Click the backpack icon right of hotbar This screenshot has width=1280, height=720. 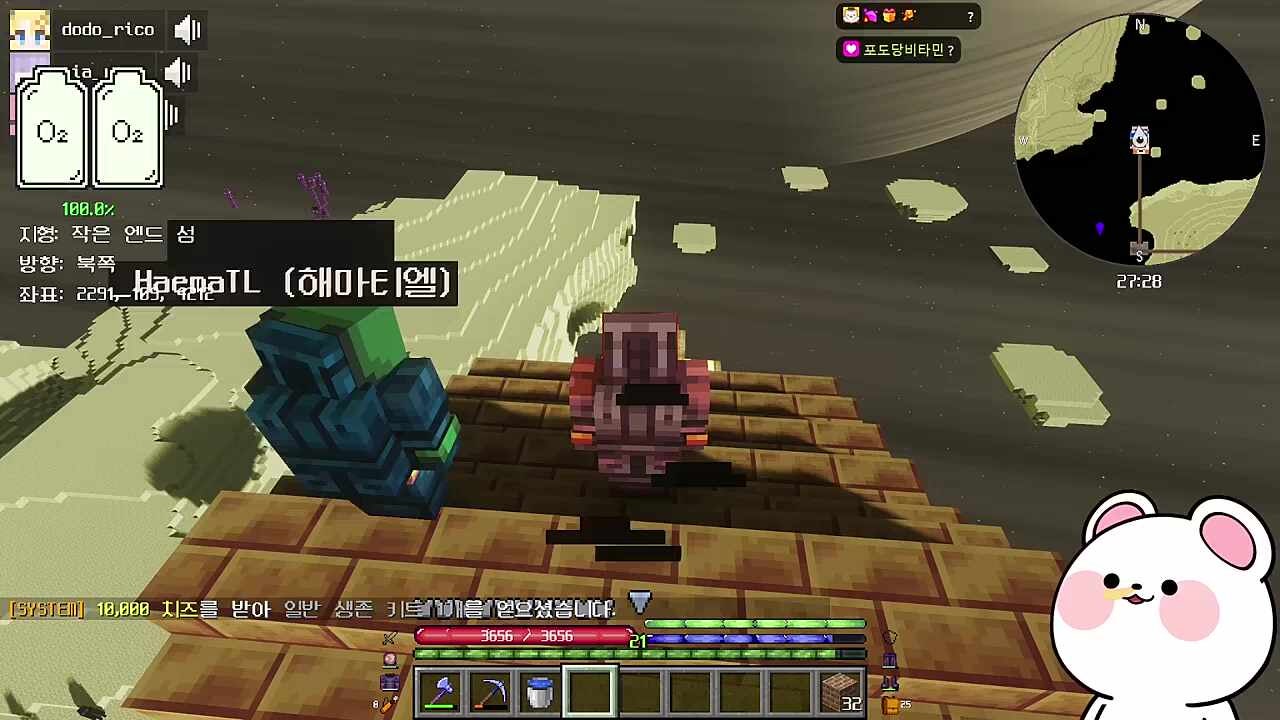point(890,705)
